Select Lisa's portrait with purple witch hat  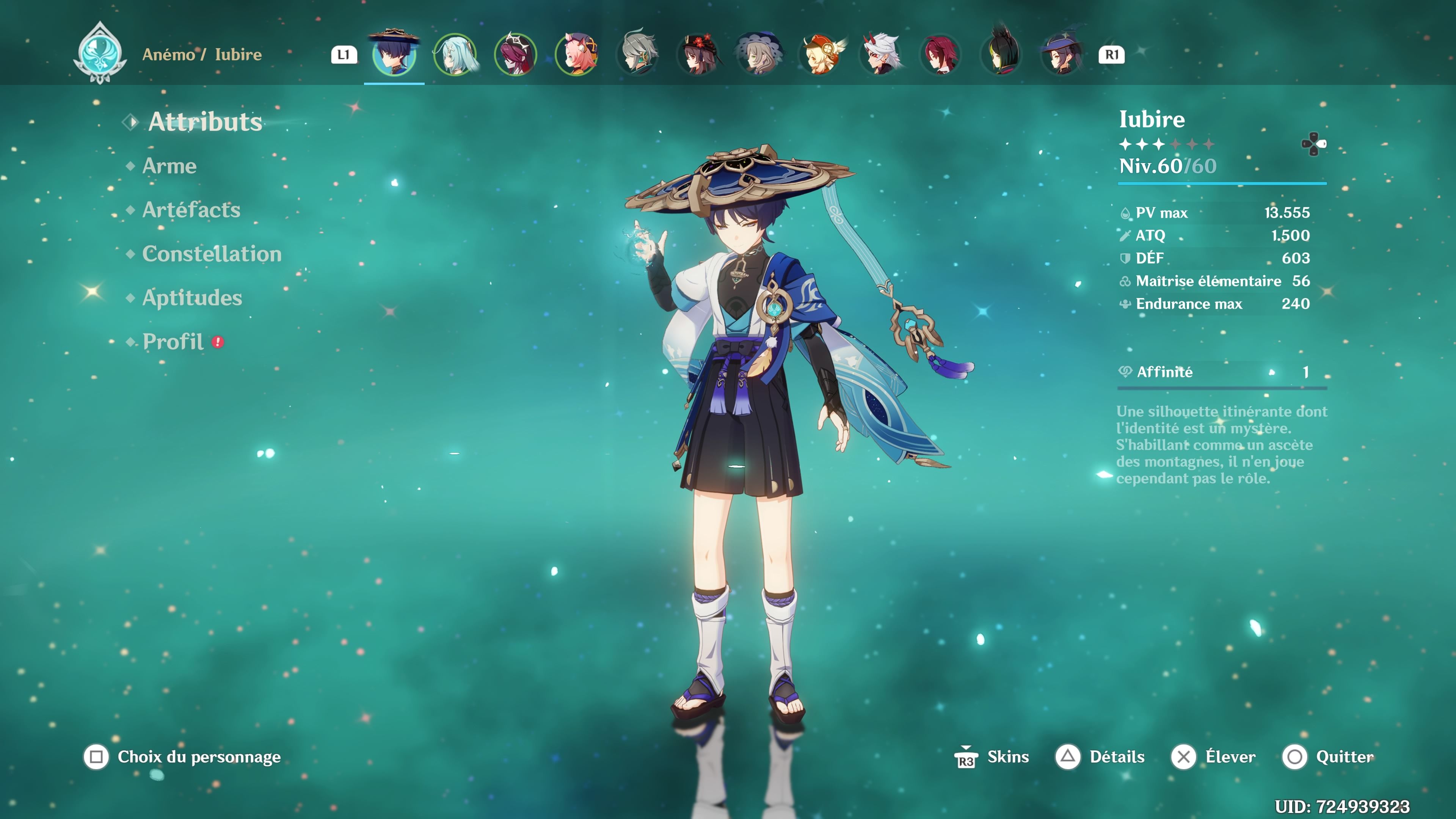click(x=759, y=54)
